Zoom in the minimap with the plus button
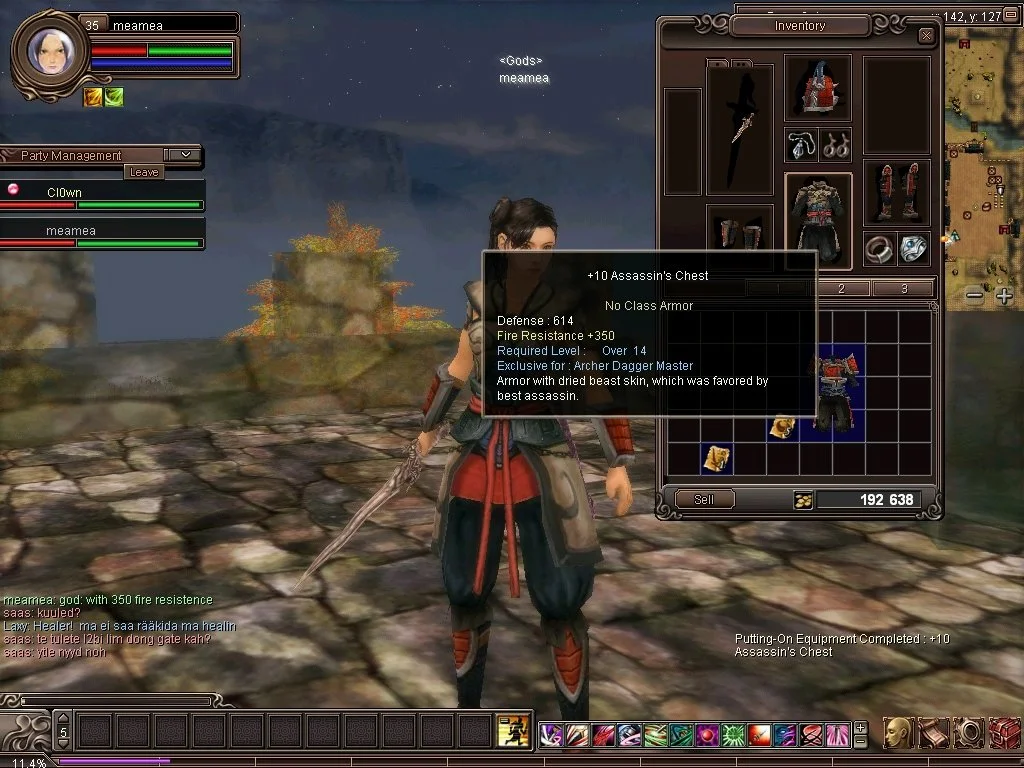The image size is (1024, 768). 1004,296
